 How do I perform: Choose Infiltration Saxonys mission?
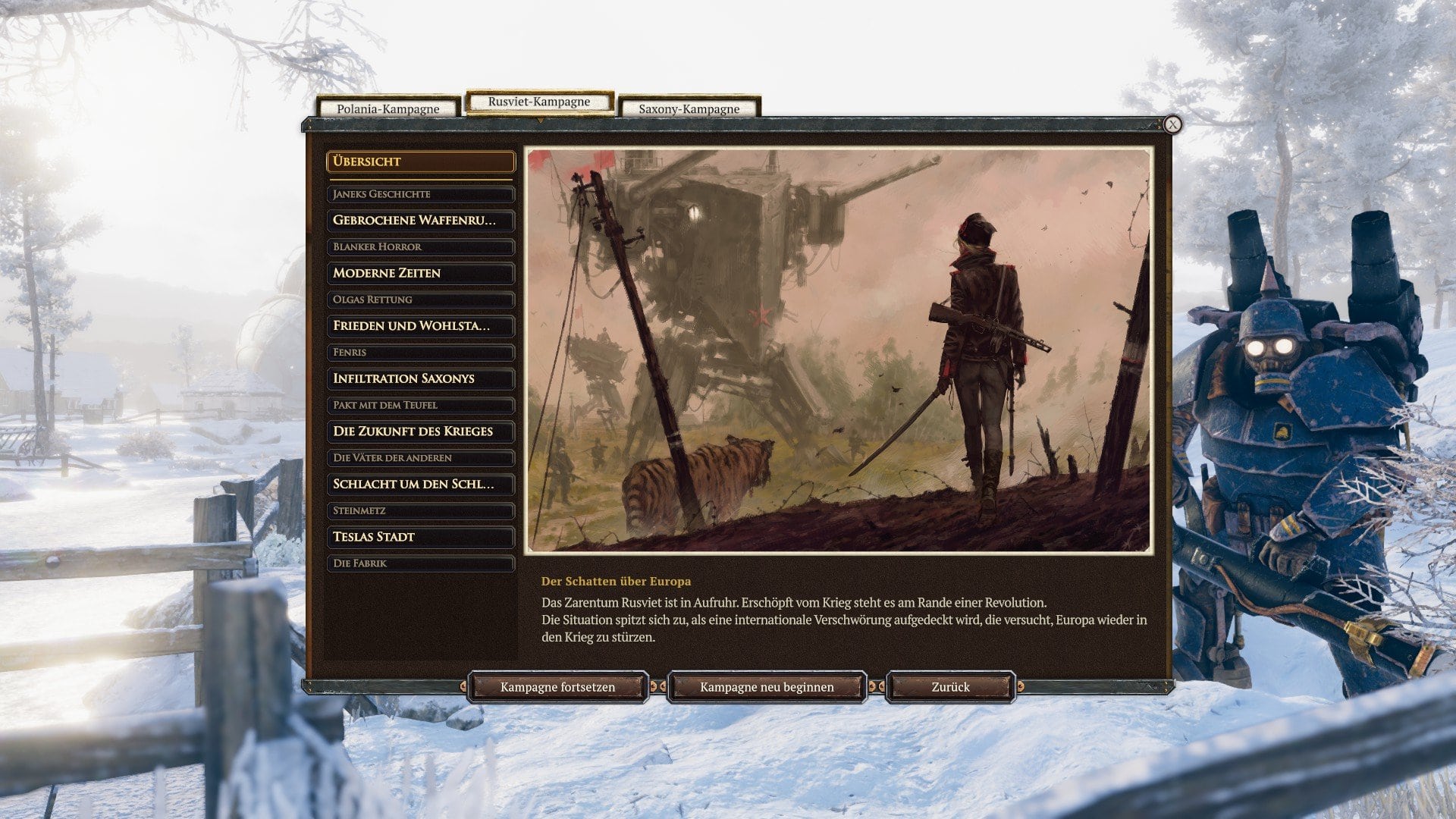point(420,378)
